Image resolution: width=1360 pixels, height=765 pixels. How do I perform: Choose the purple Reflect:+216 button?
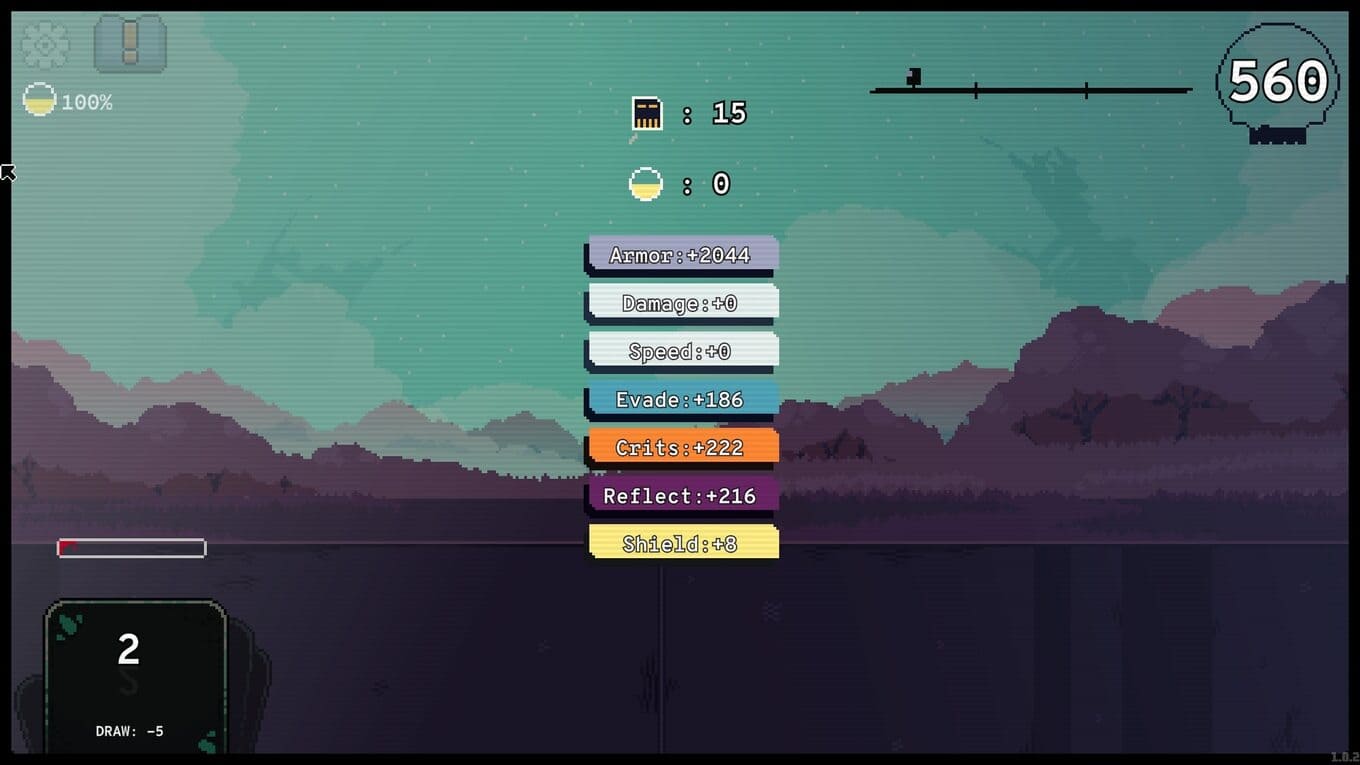682,495
